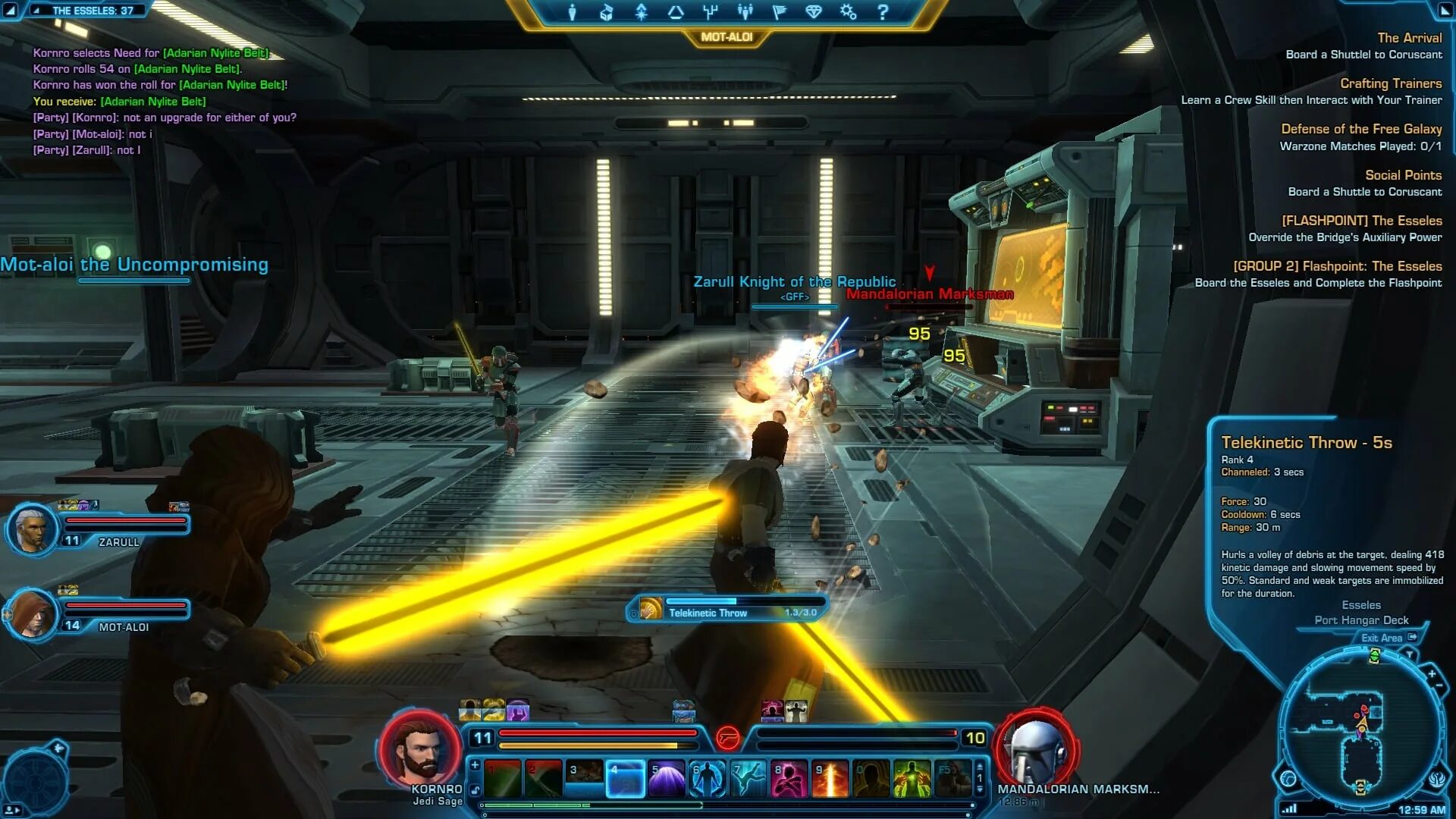Open the flag icon in top menu
The width and height of the screenshot is (1456, 819).
coord(779,12)
